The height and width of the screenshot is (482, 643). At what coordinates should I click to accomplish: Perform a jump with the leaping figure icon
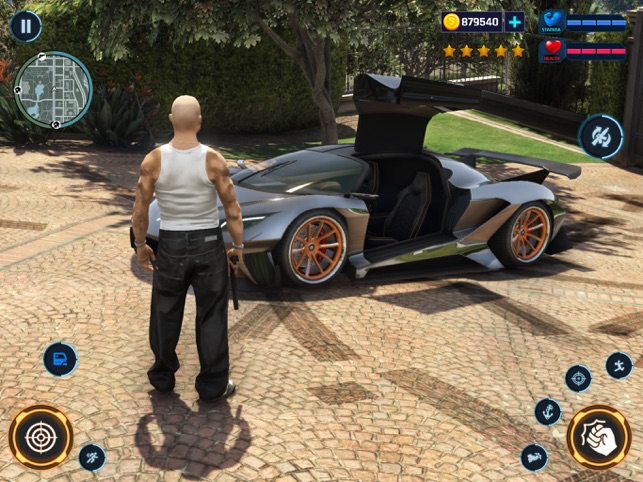point(619,365)
